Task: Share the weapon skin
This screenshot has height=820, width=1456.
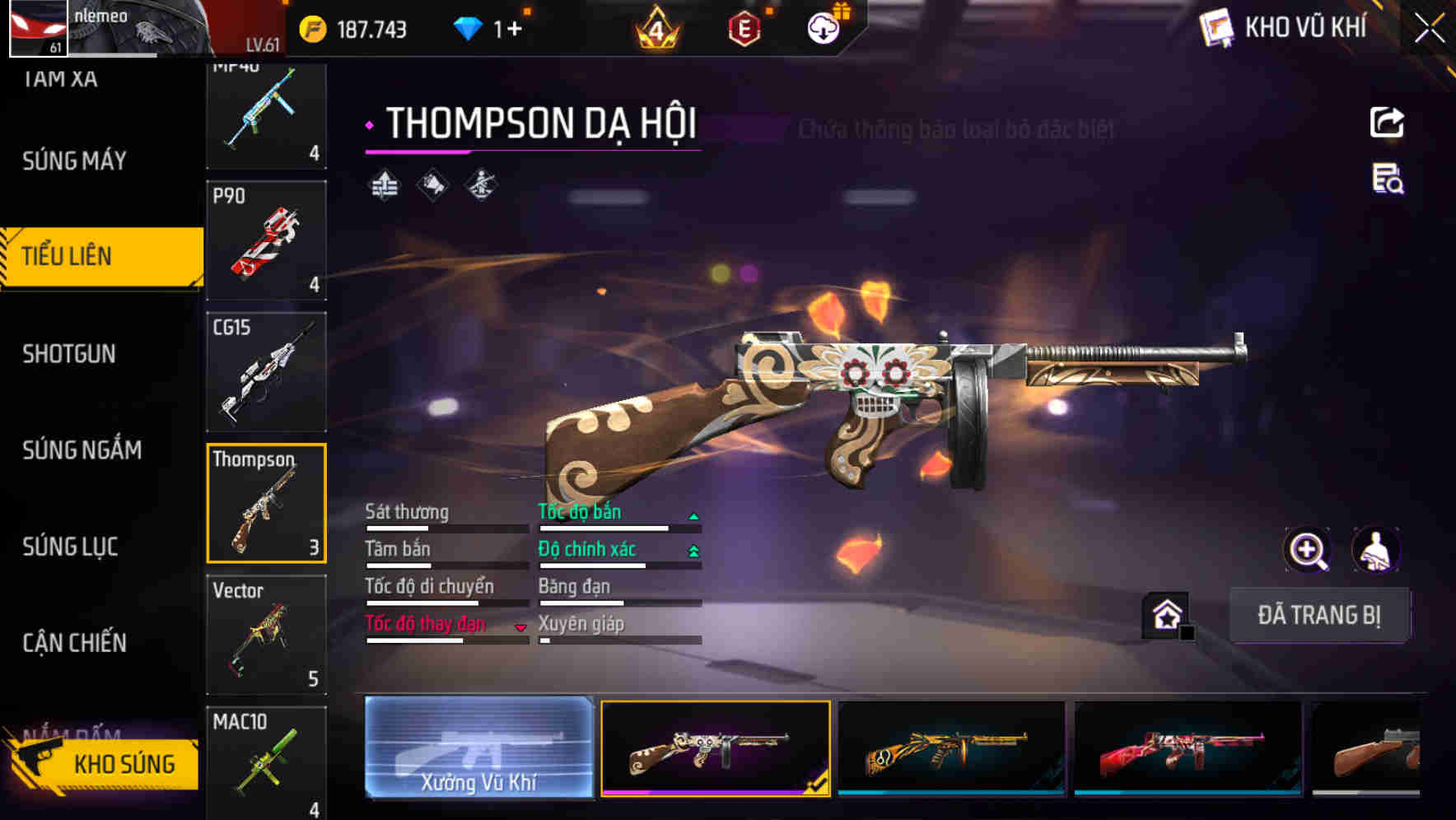Action: (x=1387, y=123)
